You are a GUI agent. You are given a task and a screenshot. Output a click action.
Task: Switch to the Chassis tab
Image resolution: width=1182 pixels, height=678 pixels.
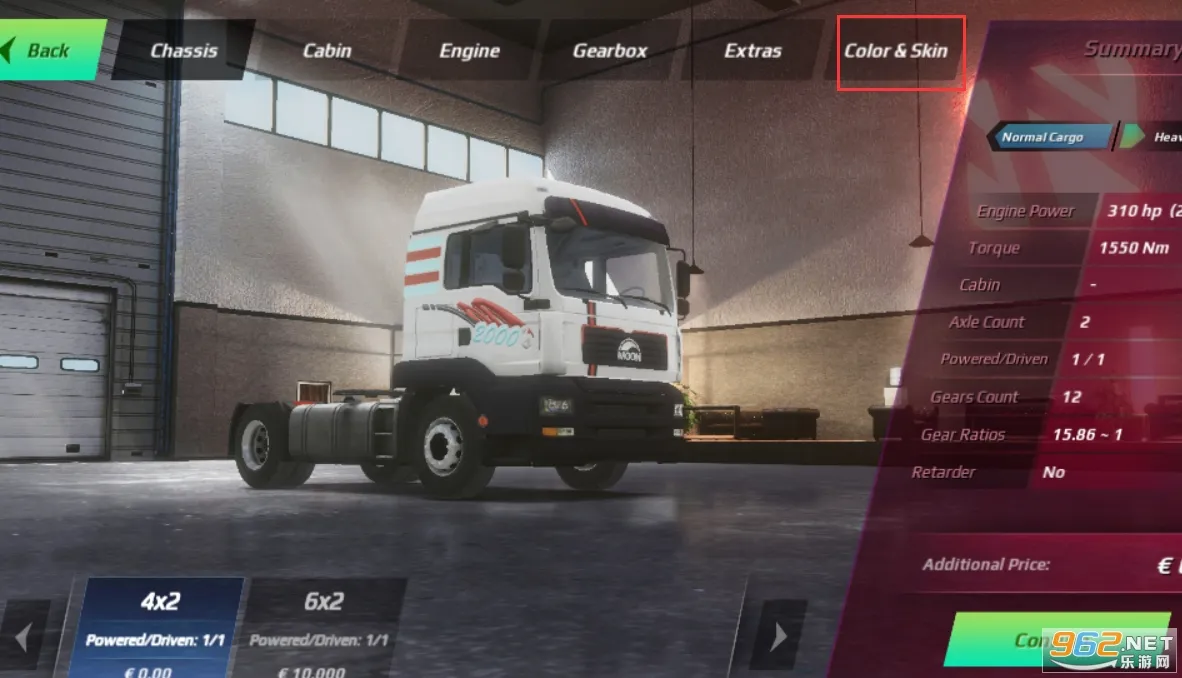[x=184, y=50]
